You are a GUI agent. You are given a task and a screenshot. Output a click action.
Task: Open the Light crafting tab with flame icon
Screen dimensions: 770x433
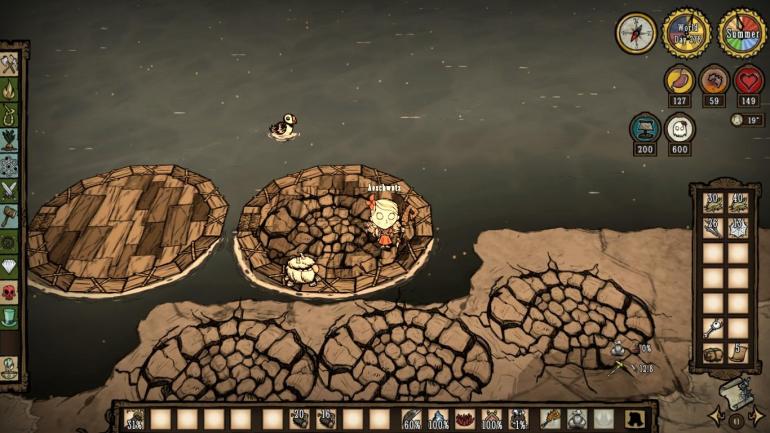[x=10, y=89]
